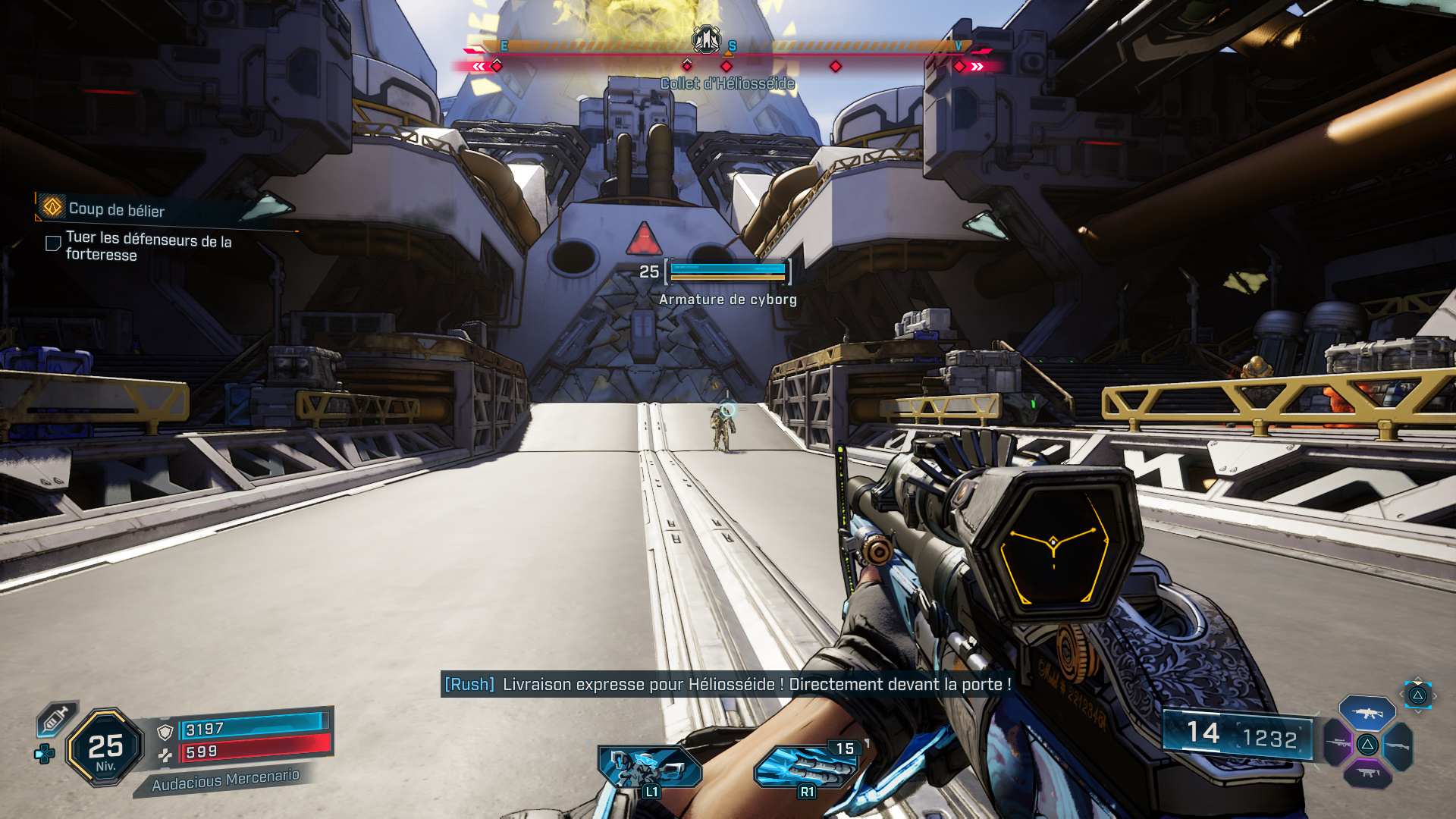
Task: Click the blue d-pad indicator icon
Action: coord(45,754)
